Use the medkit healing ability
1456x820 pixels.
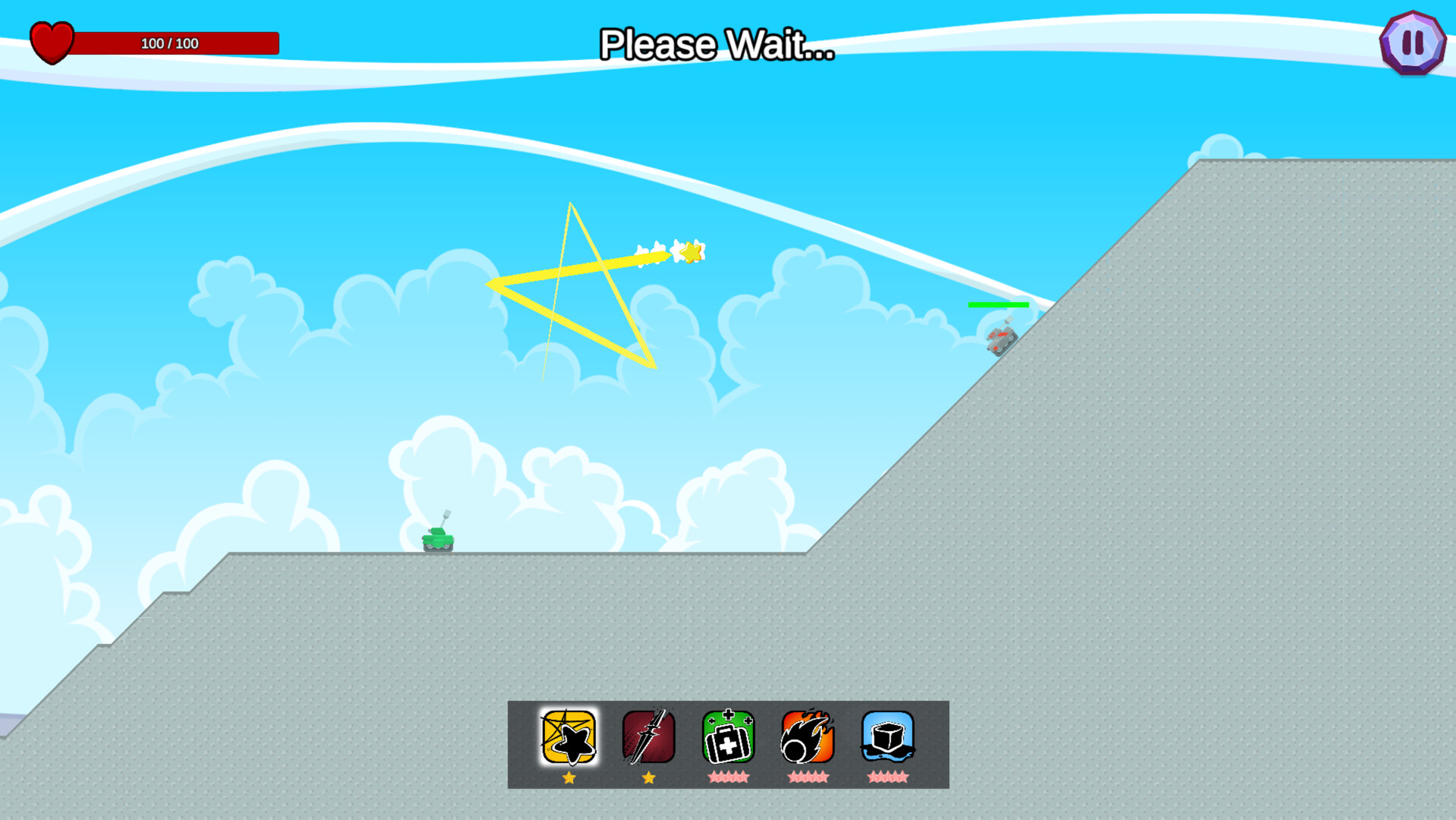729,736
